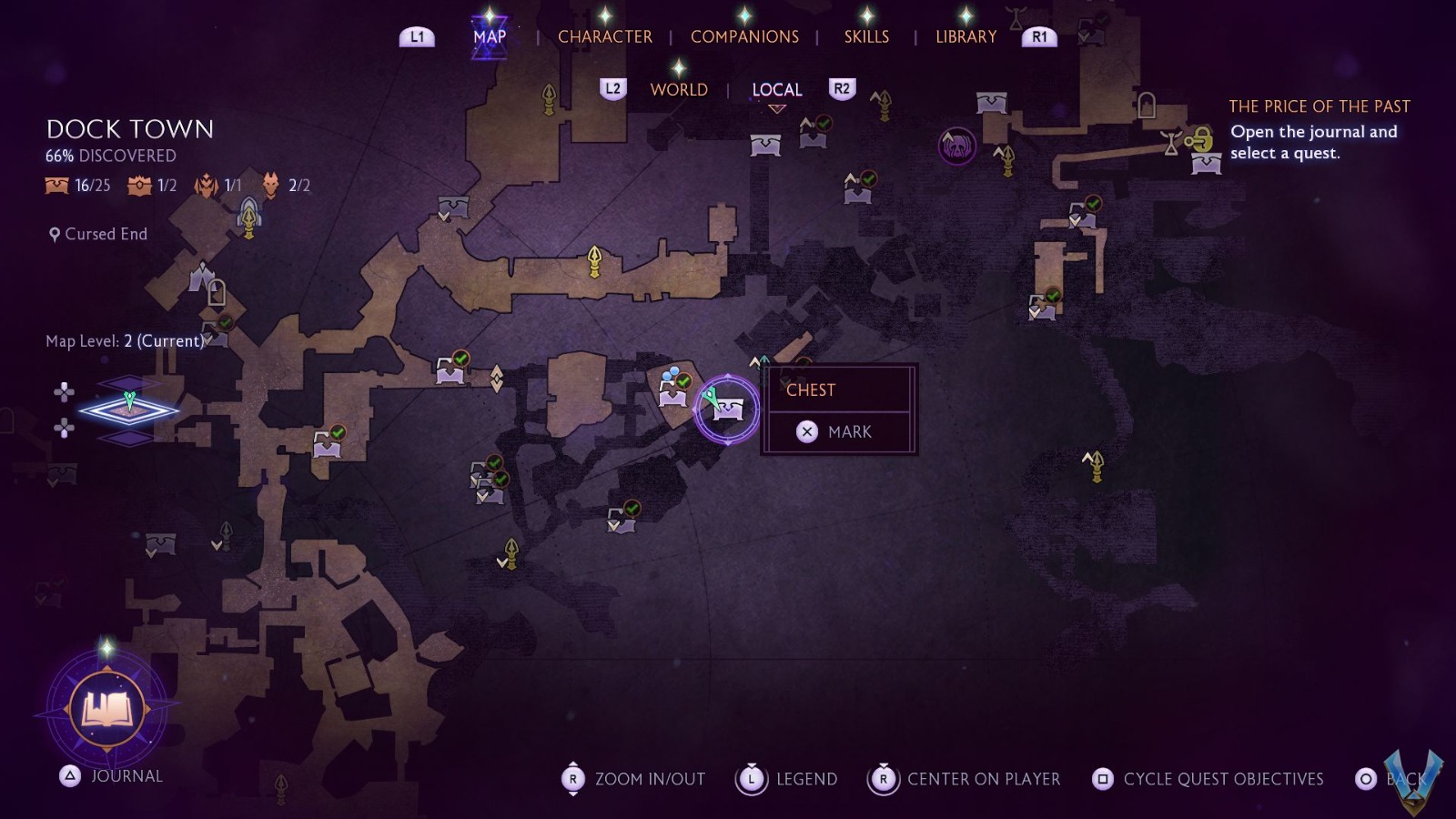Click the highlighted chest map marker
Screen dimensions: 1456x819
tap(727, 409)
